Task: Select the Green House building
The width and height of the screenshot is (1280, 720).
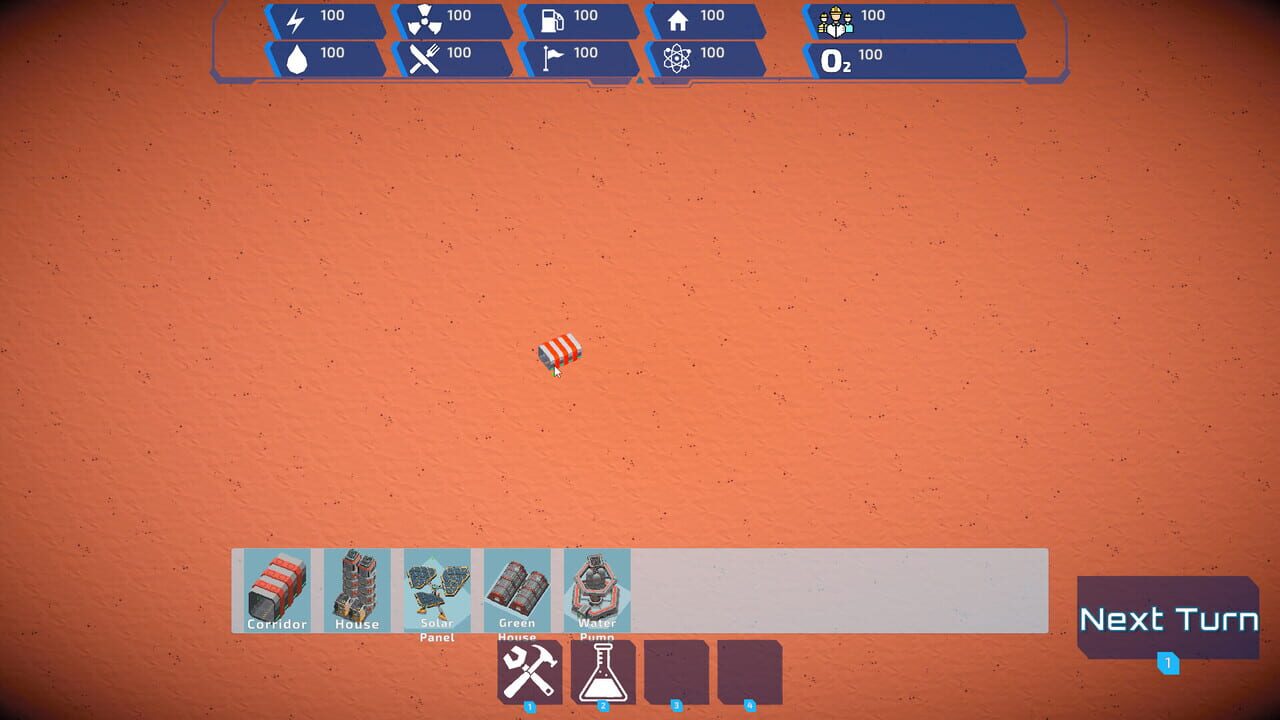Action: click(517, 590)
